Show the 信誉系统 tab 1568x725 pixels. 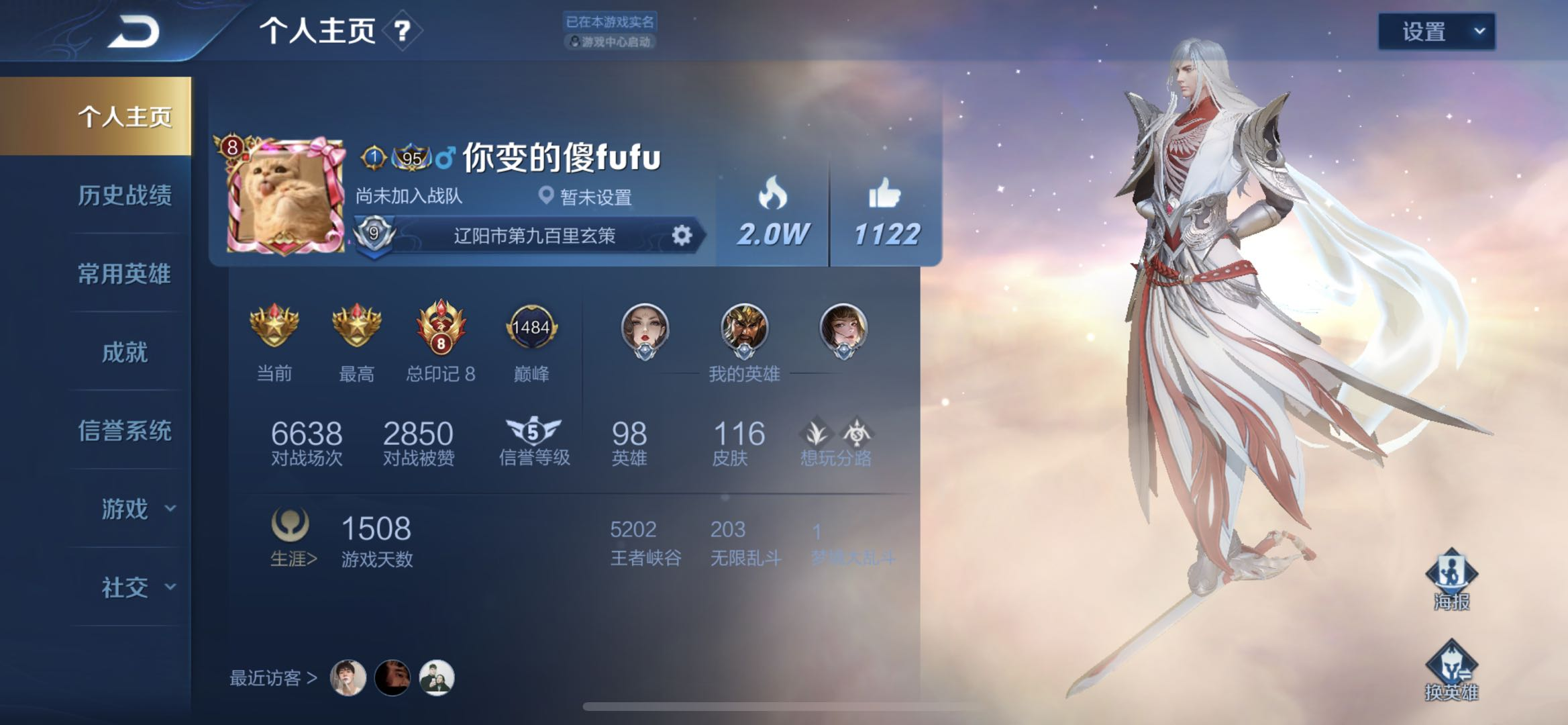125,431
